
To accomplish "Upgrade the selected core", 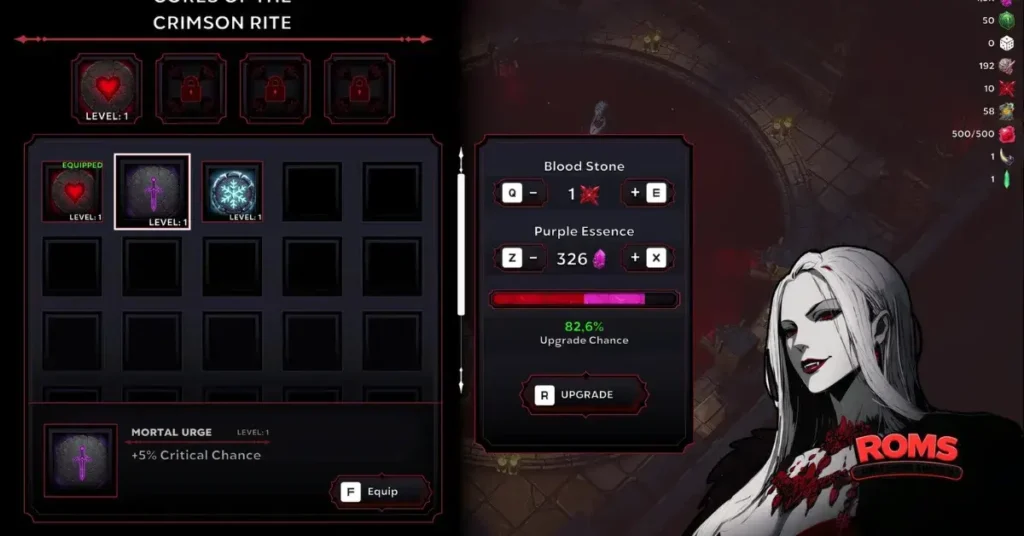I will [x=575, y=394].
